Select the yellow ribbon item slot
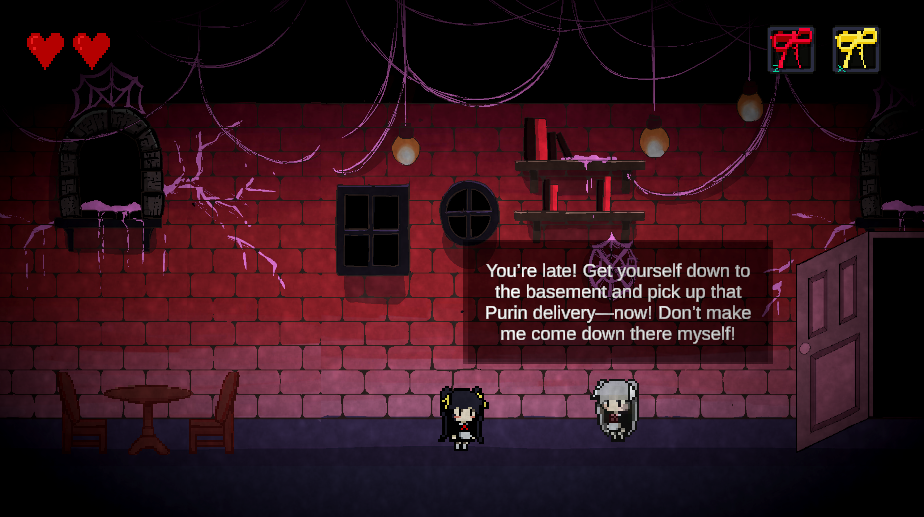This screenshot has height=517, width=924. click(856, 49)
